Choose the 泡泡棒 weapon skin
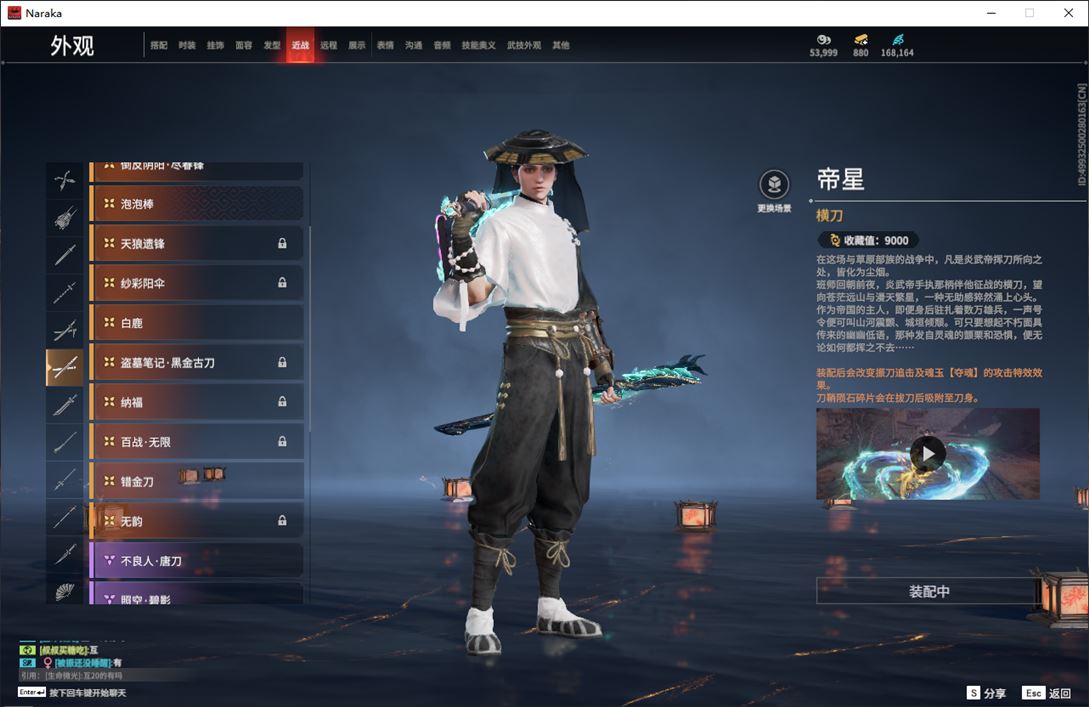1089x707 pixels. [x=196, y=204]
